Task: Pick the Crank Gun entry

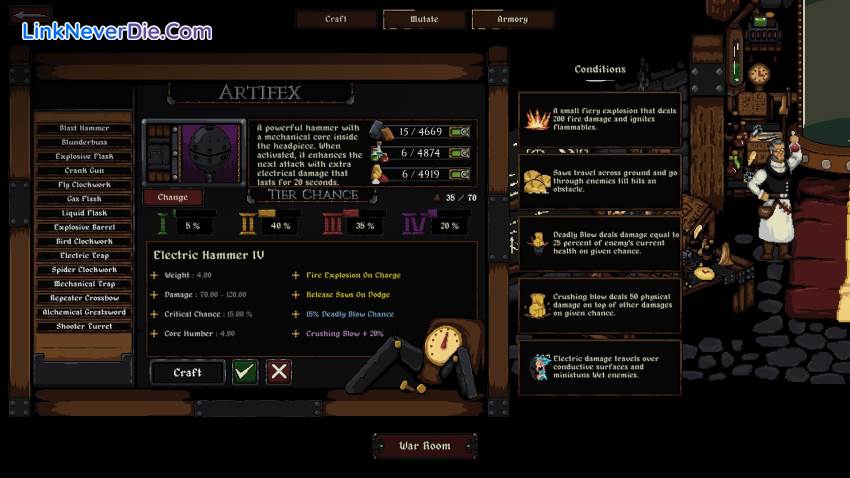Action: pos(84,171)
